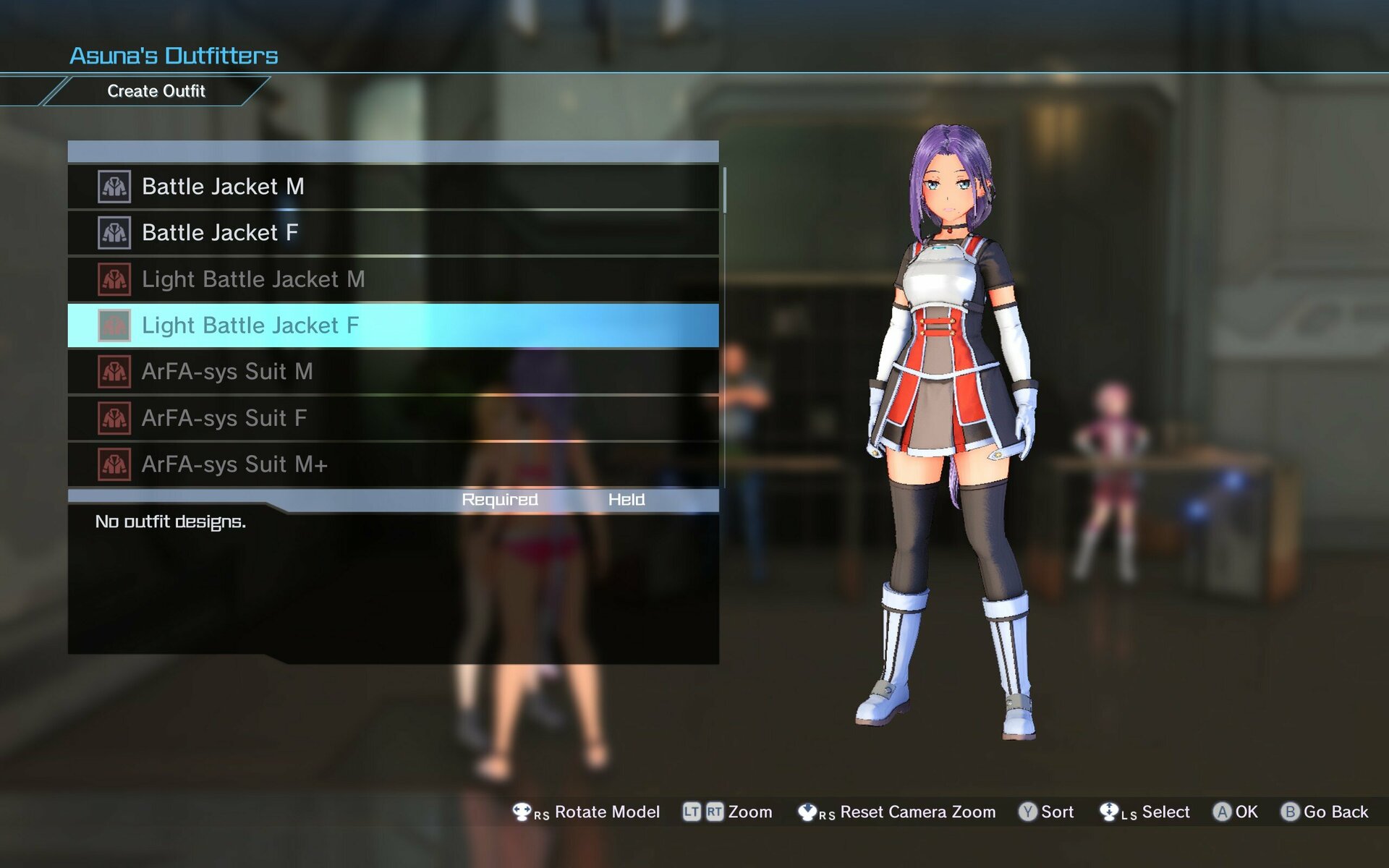Pick Light Battle Jacket M from list
1389x868 pixels.
point(393,279)
